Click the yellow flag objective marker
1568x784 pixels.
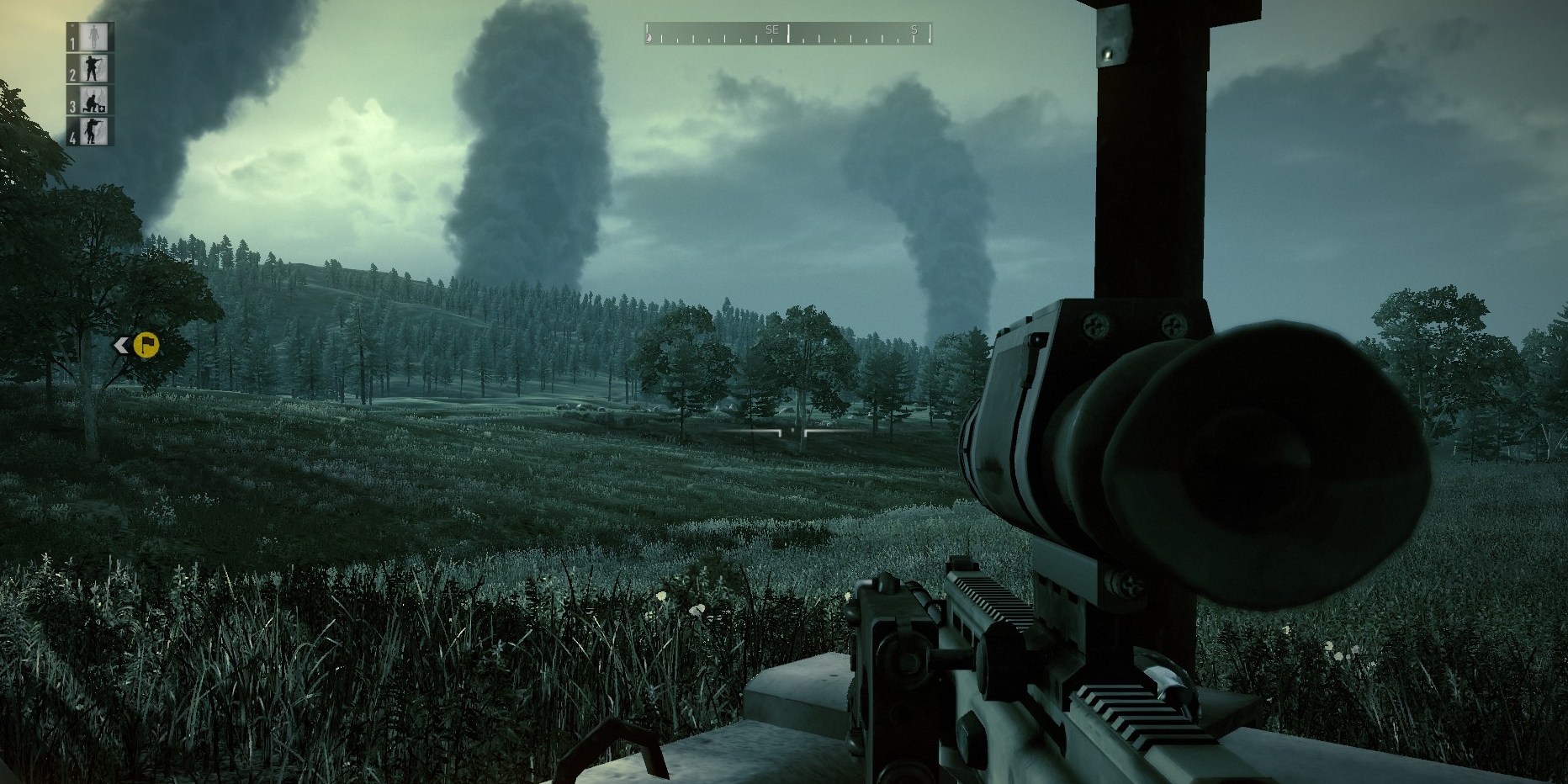[146, 345]
